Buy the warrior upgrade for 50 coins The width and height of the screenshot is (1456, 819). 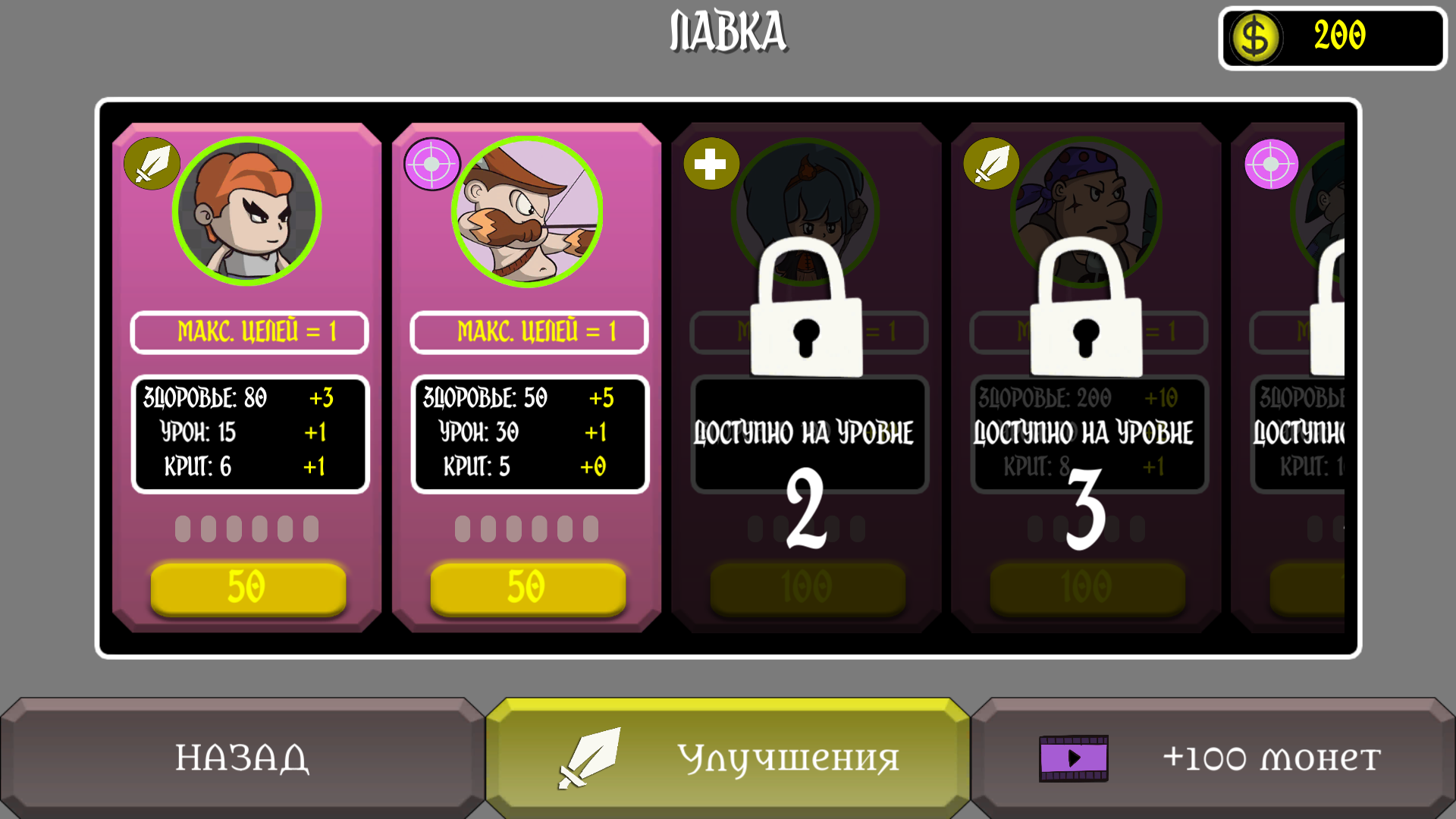(x=246, y=586)
